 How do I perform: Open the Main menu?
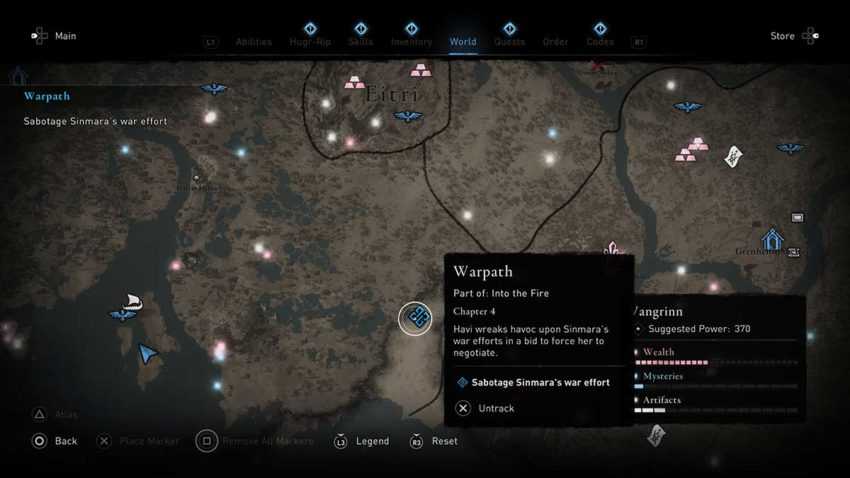pos(54,36)
